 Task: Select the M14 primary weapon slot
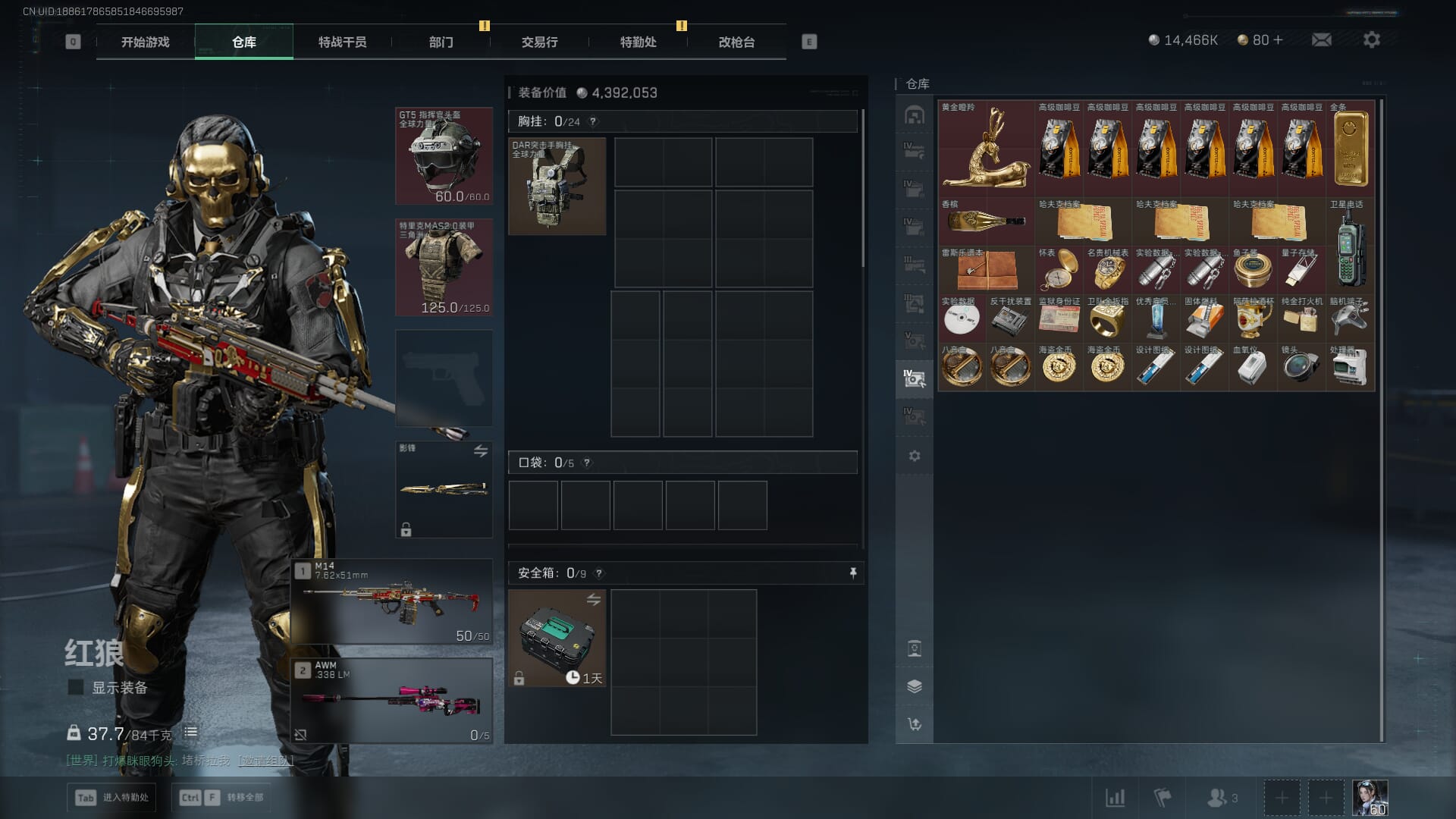(392, 602)
